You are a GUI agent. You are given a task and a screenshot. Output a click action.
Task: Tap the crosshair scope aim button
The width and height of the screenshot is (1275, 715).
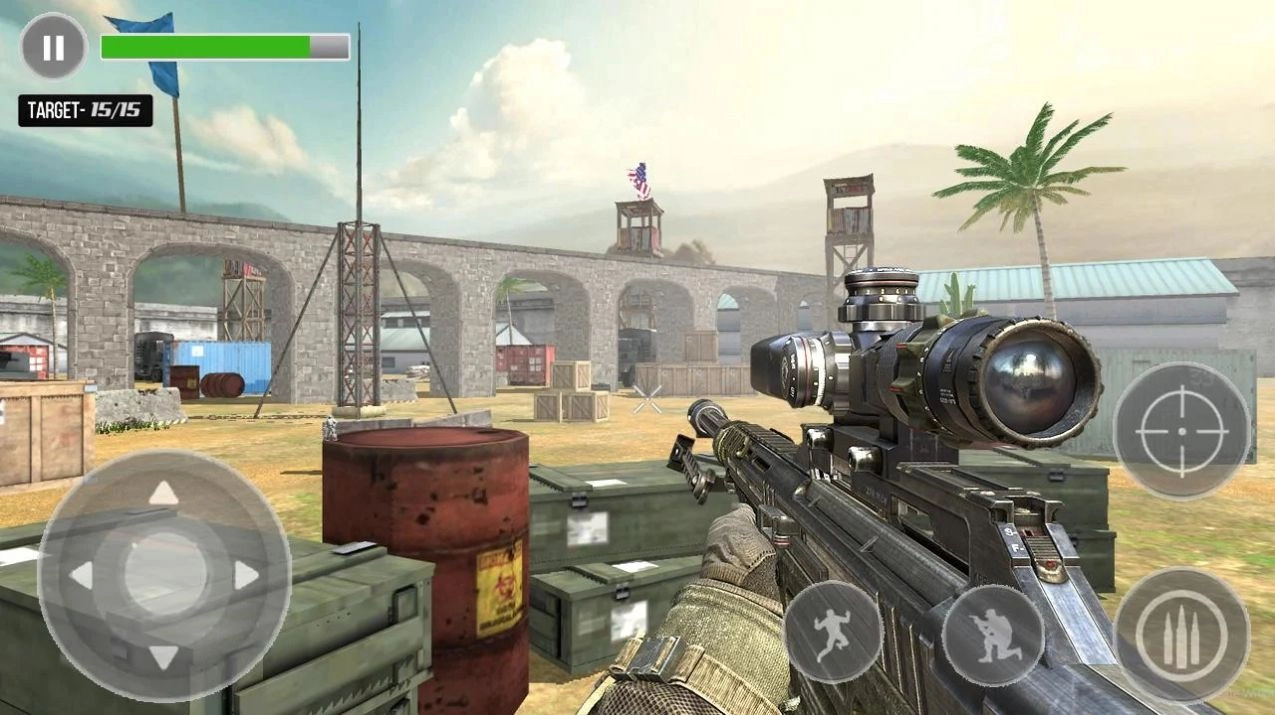1182,430
